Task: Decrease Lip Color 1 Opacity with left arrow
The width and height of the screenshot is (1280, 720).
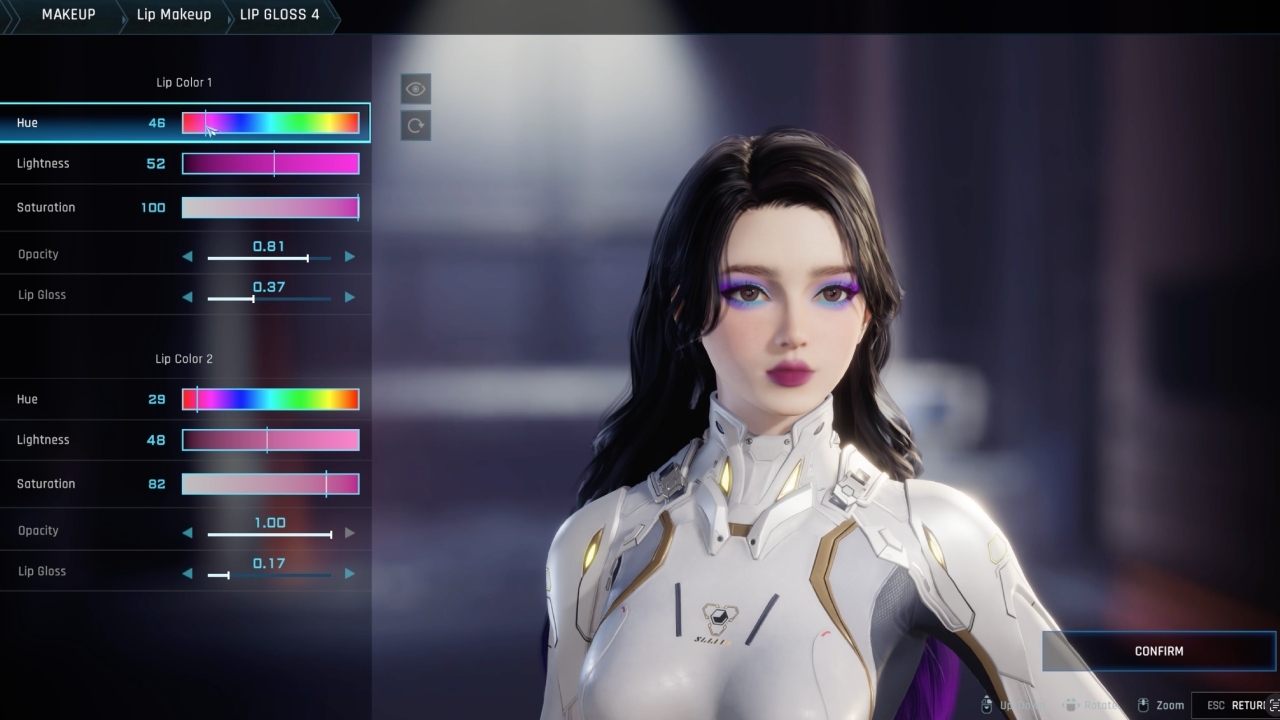Action: [187, 257]
